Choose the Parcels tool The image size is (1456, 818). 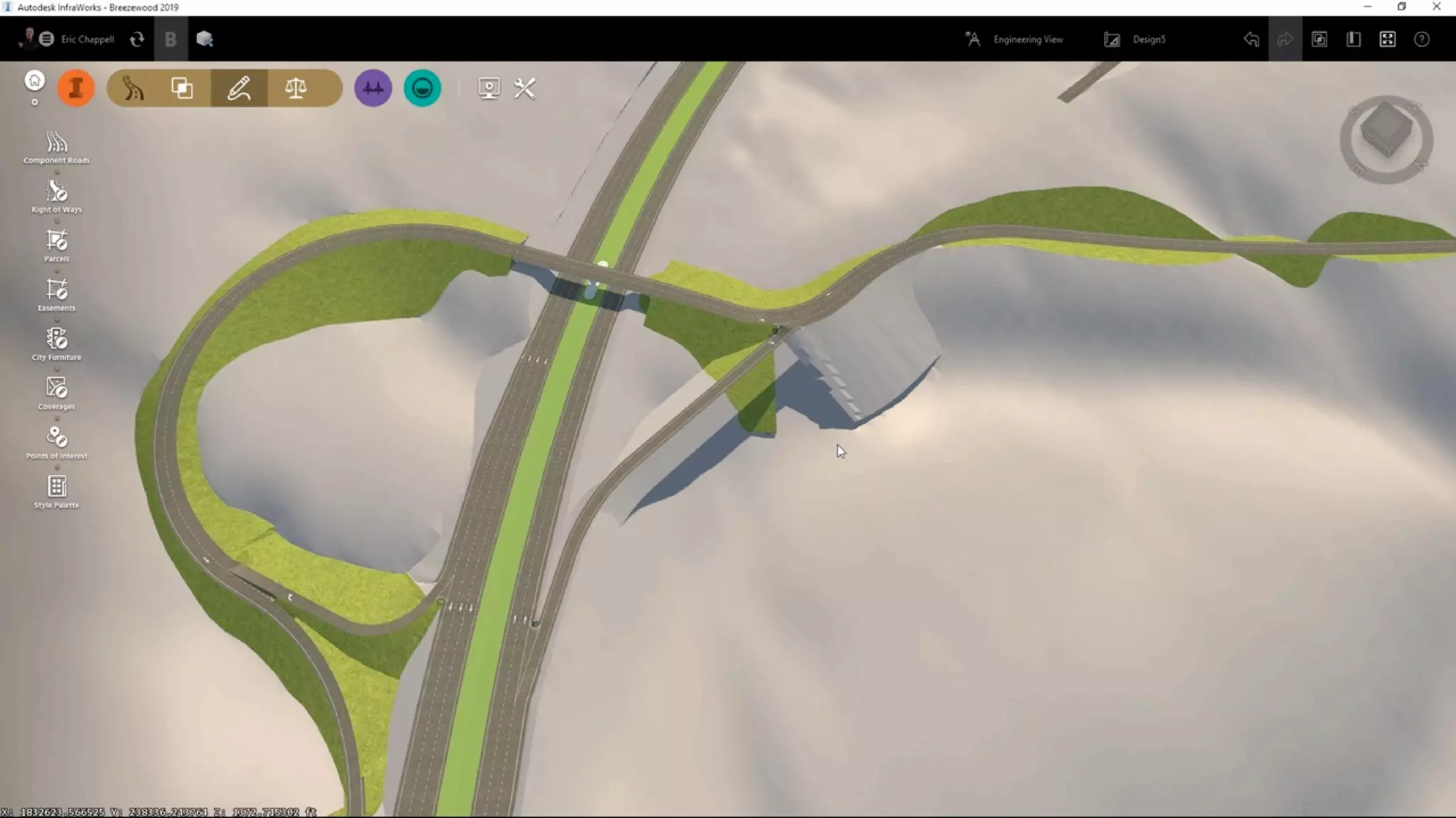pos(56,245)
